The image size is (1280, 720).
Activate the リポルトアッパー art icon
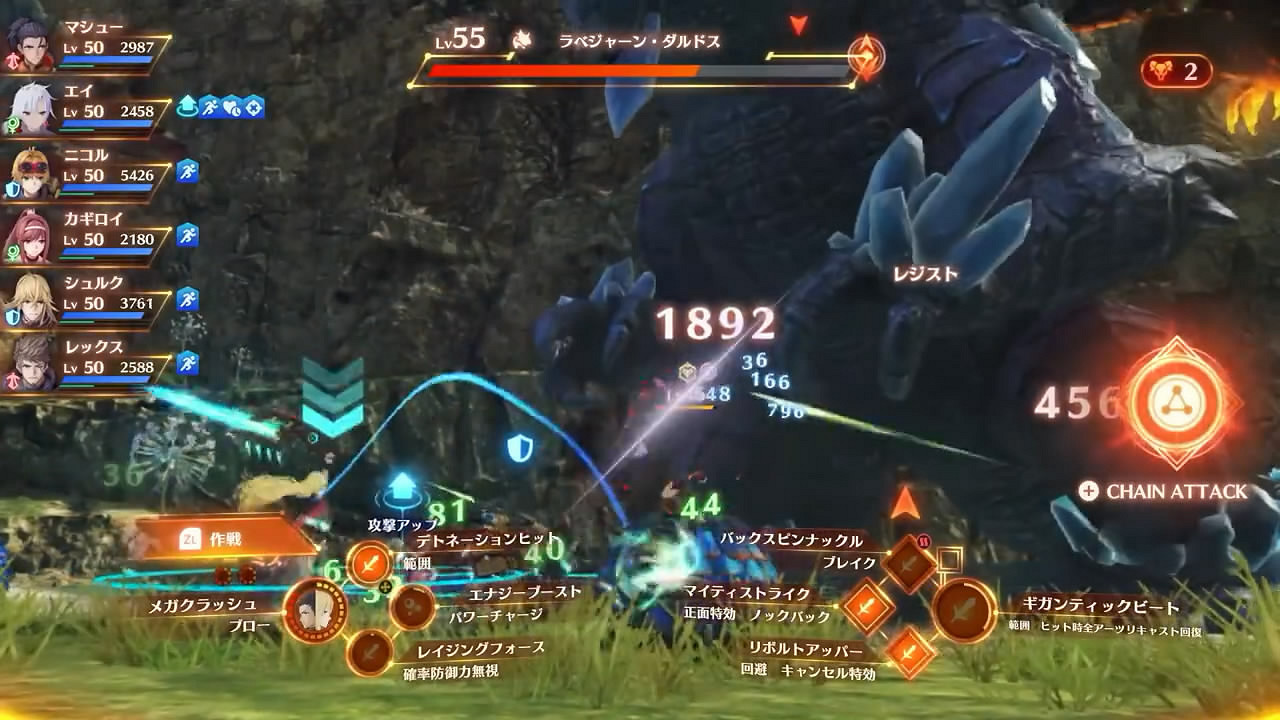(x=907, y=655)
